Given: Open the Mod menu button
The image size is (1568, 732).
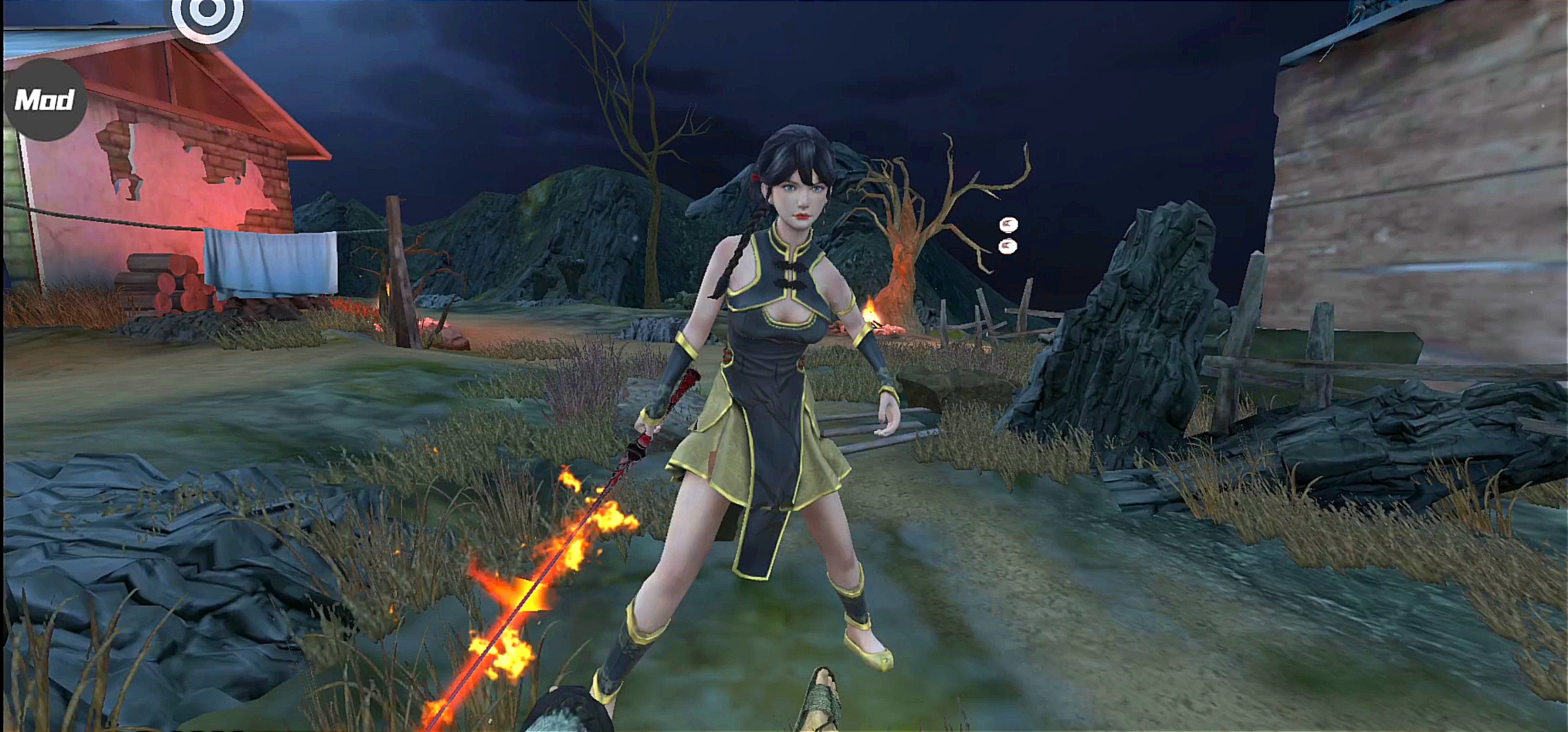Looking at the screenshot, I should [45, 100].
